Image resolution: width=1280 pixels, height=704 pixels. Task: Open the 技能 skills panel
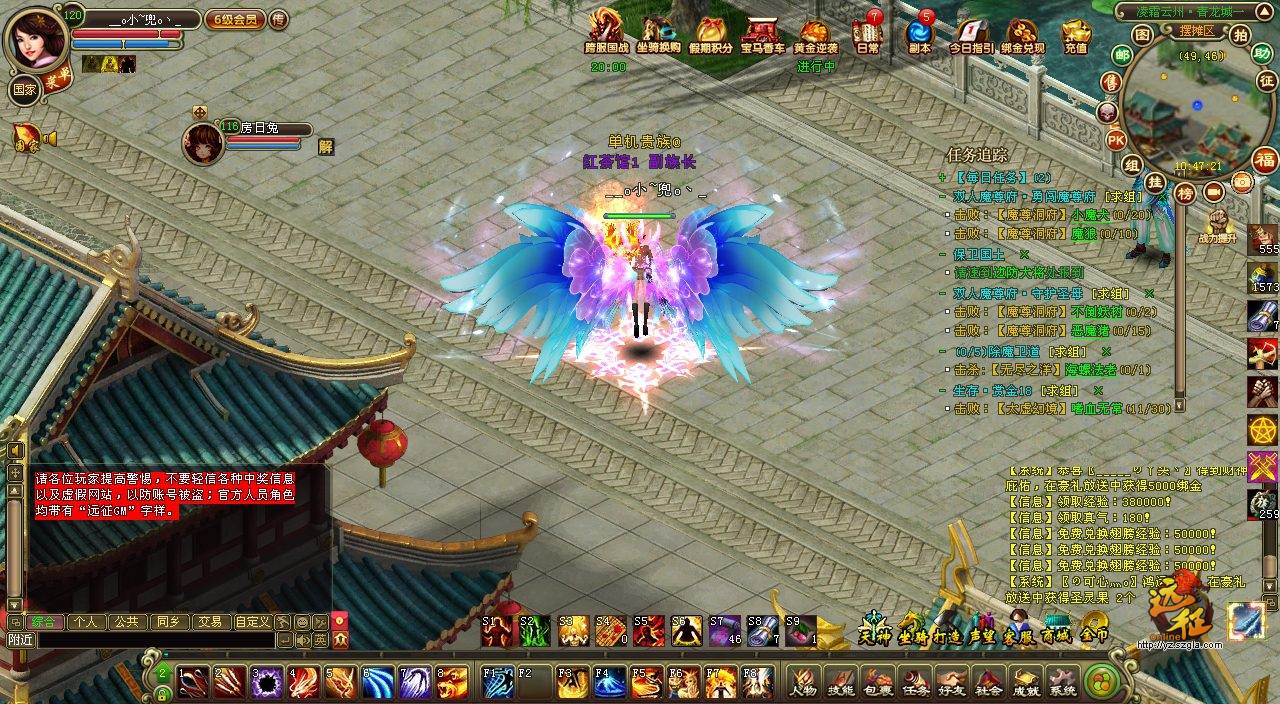pos(841,681)
